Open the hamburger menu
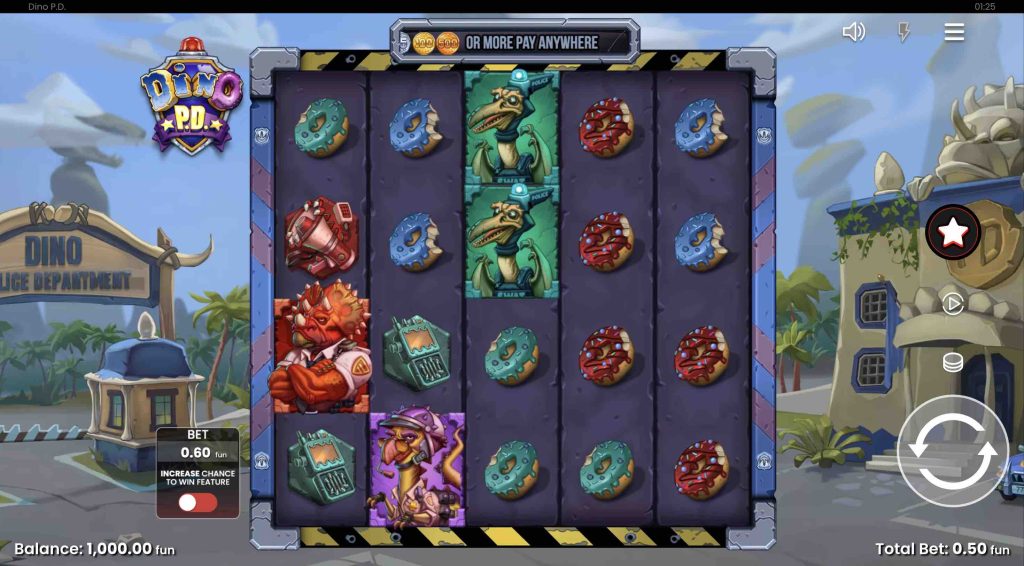 [954, 32]
